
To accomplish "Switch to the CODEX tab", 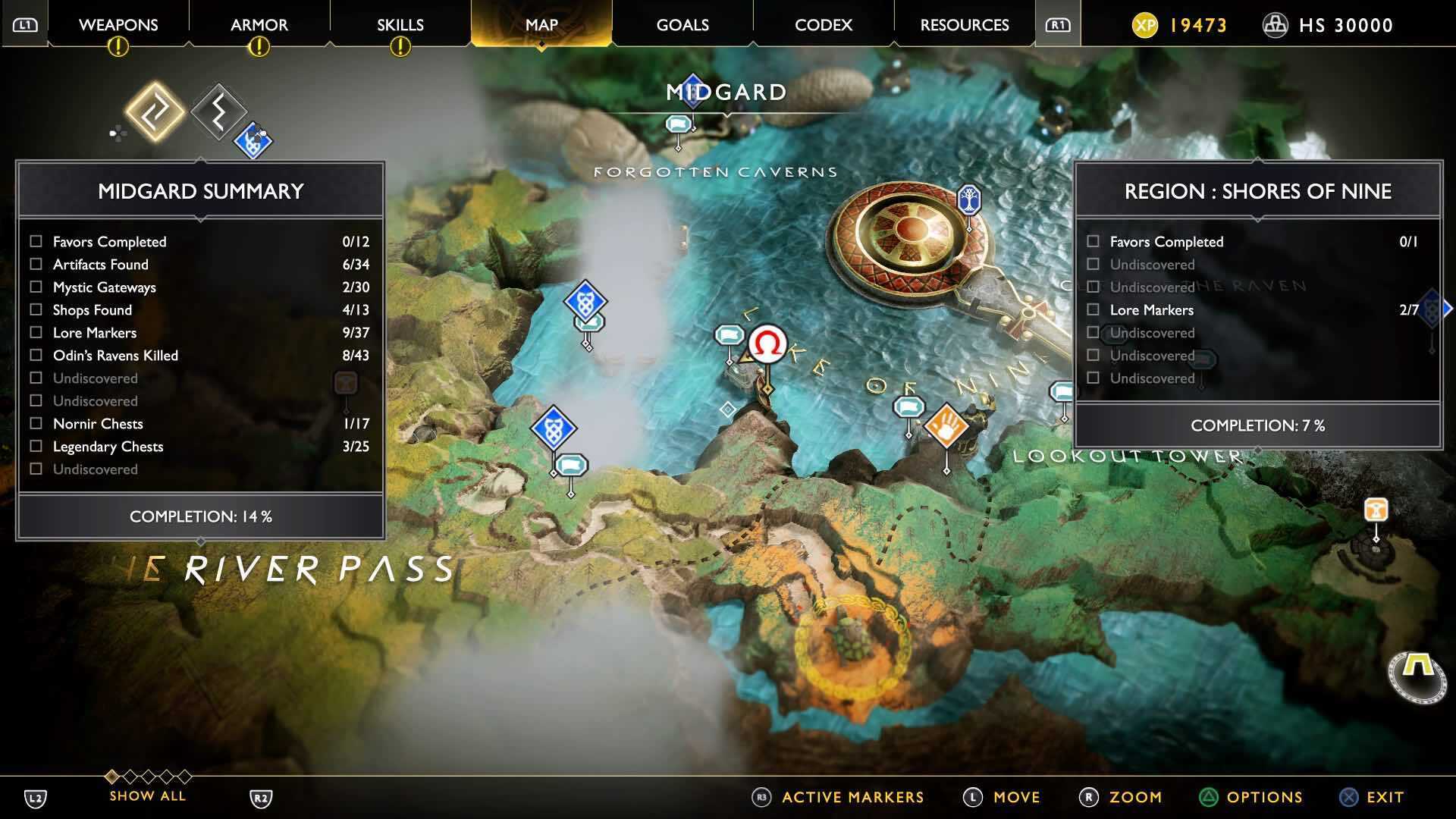I will pyautogui.click(x=823, y=25).
